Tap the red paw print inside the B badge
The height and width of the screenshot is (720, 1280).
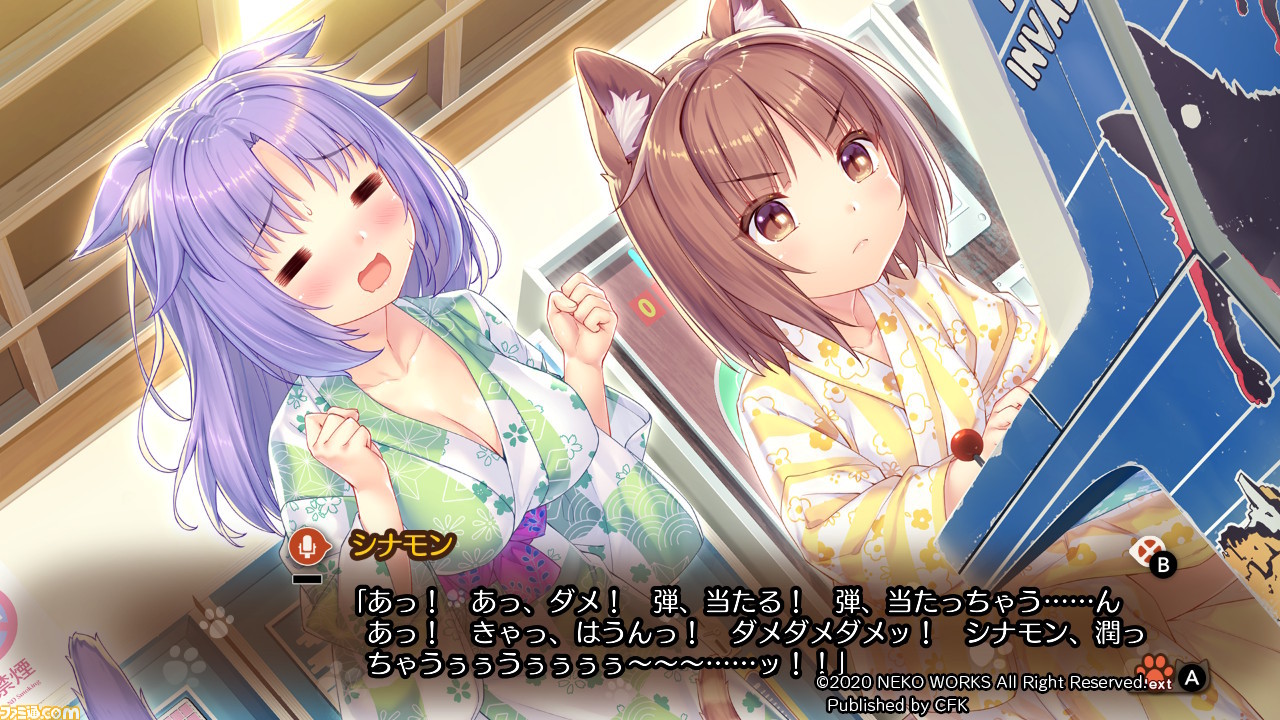pos(1146,551)
